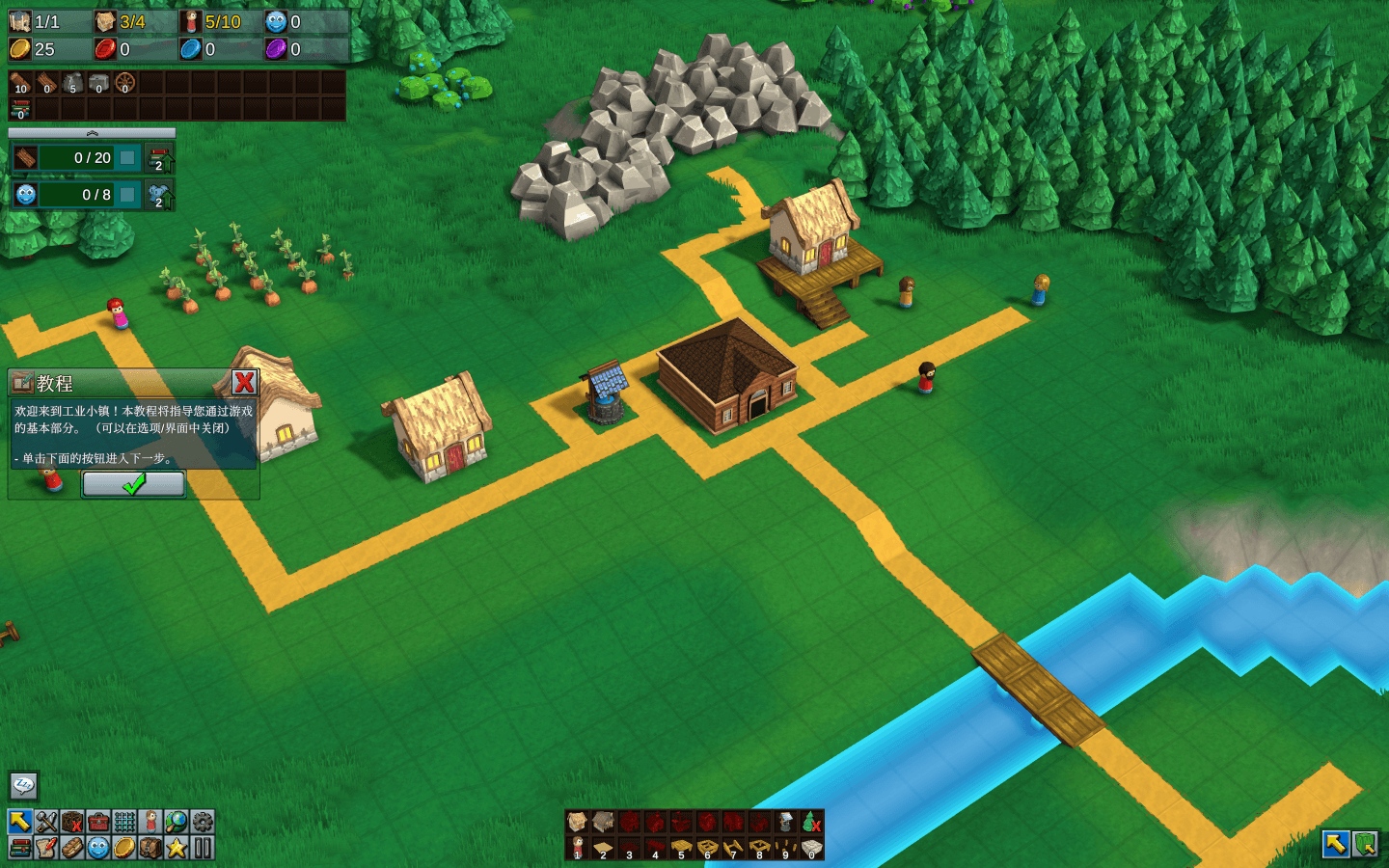Open the yellow star panel
Image resolution: width=1389 pixels, height=868 pixels.
click(x=177, y=848)
